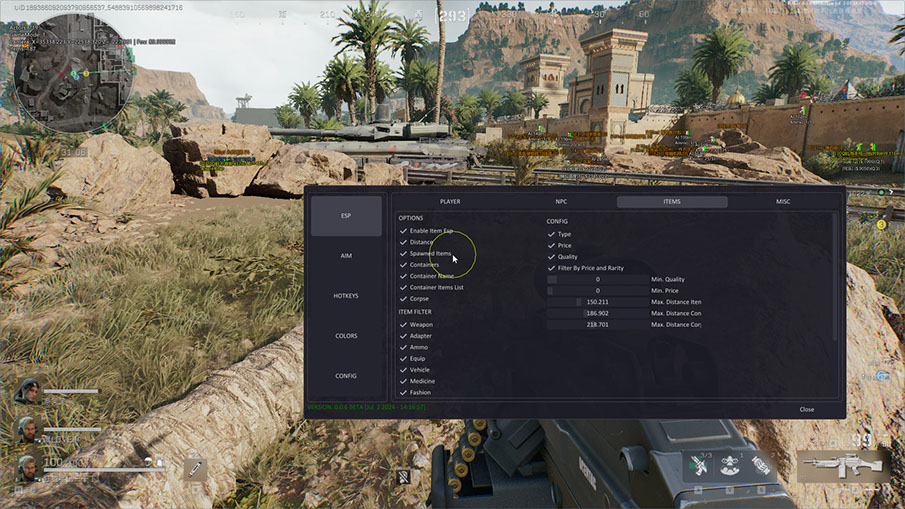
Task: Toggle the Corpse checkbox
Action: pyautogui.click(x=404, y=298)
